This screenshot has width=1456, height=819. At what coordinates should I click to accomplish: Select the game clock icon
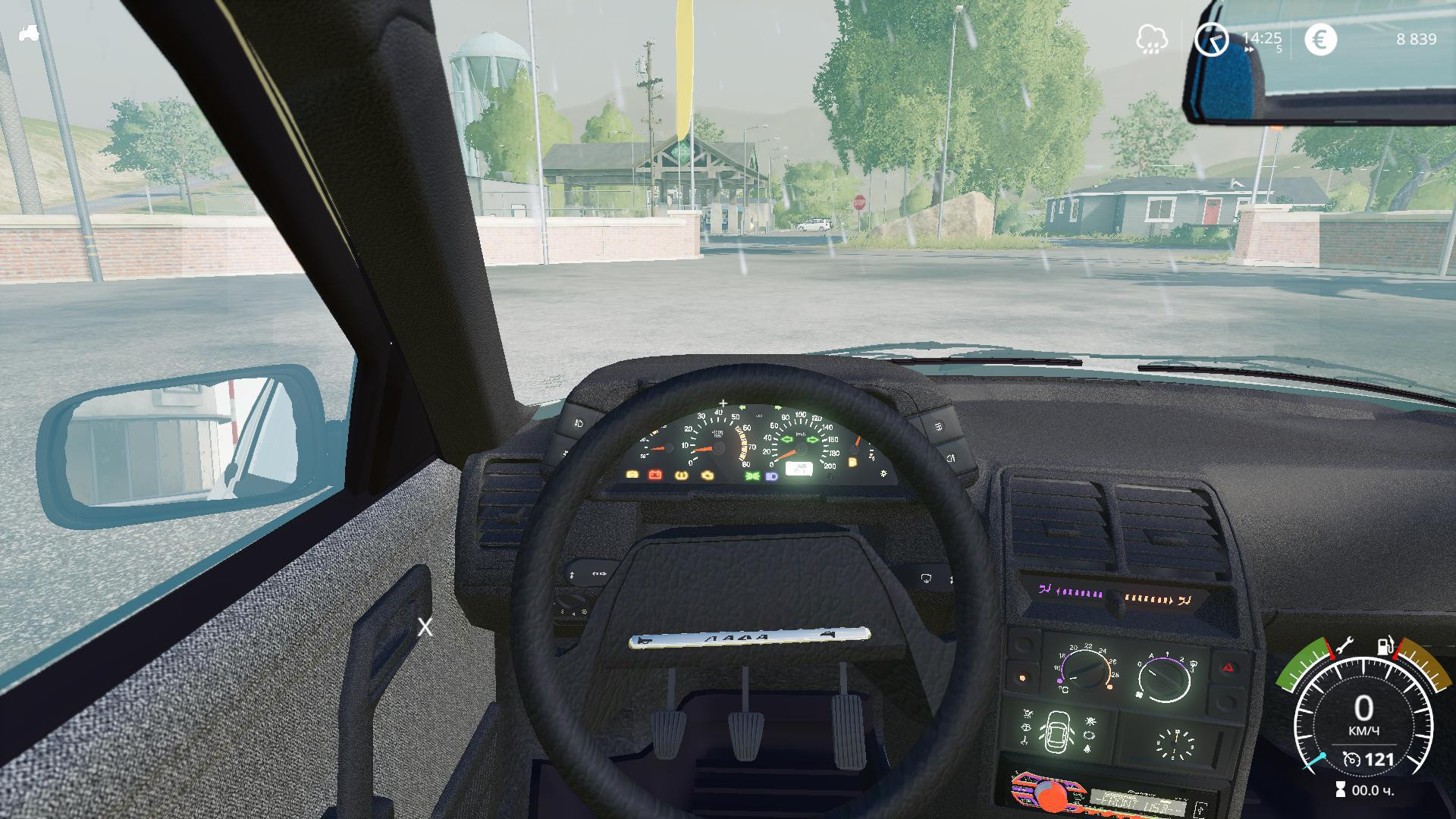(x=1211, y=39)
